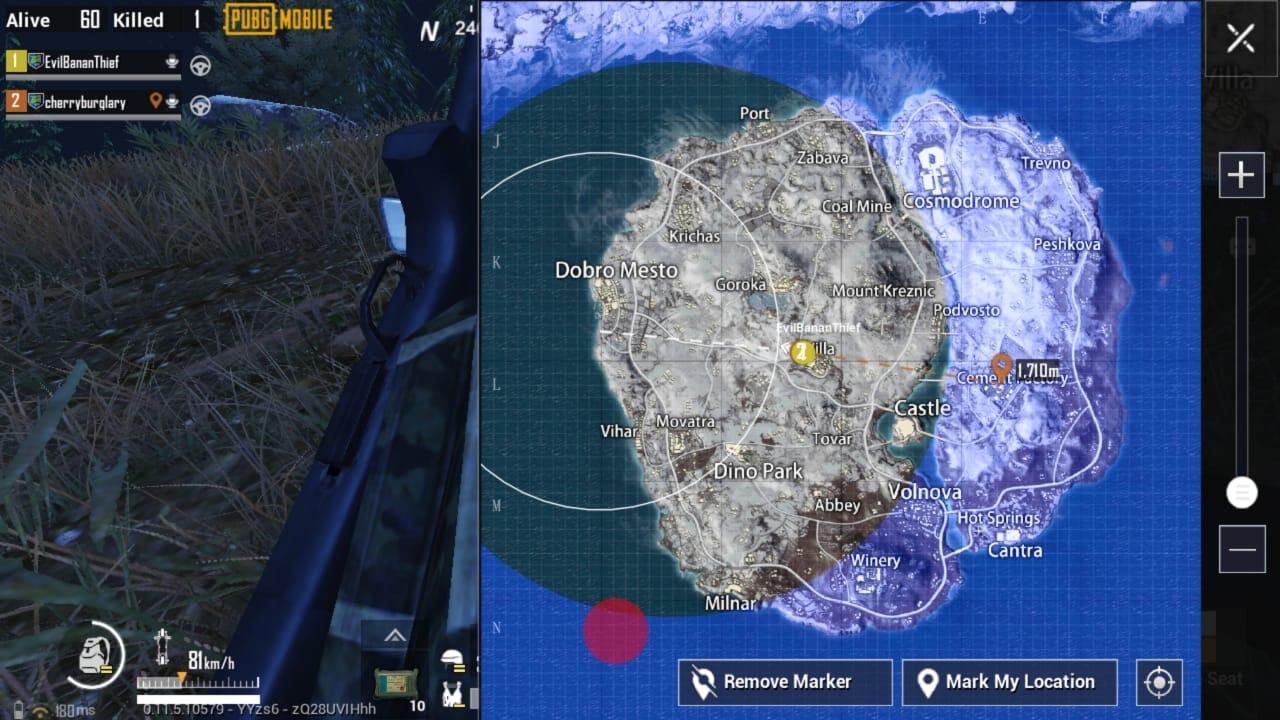Click the compass N indicator

coord(430,31)
